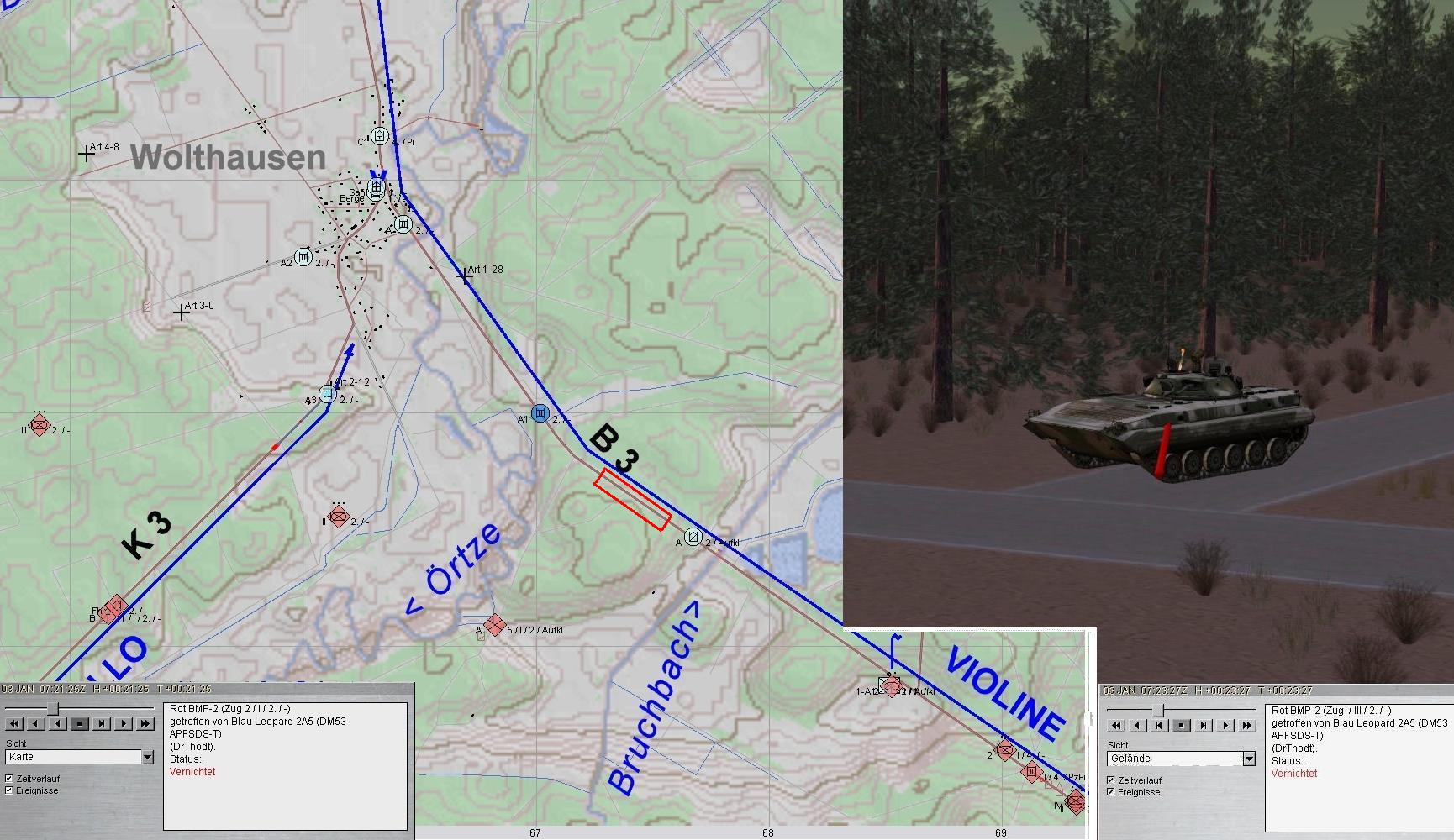Skip to previous event in Karte panel
This screenshot has width=1454, height=840.
58,723
